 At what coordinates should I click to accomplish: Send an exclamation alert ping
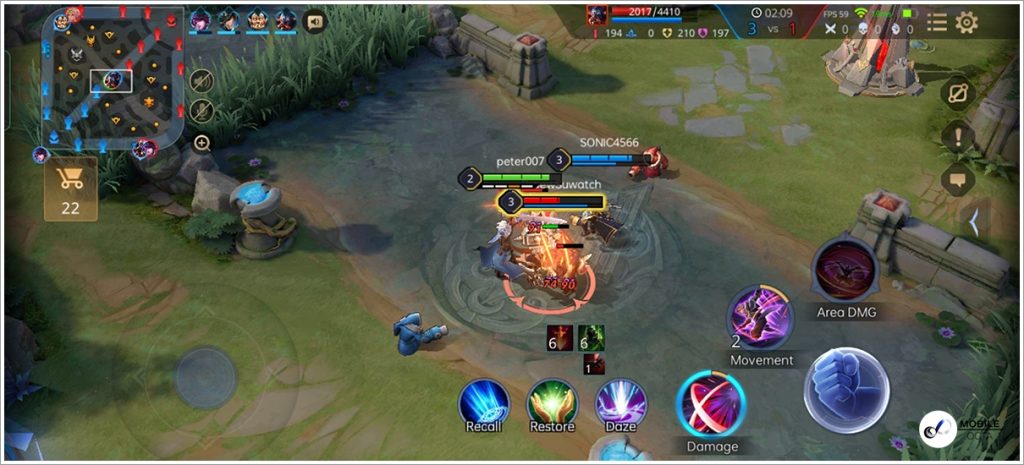pyautogui.click(x=958, y=136)
